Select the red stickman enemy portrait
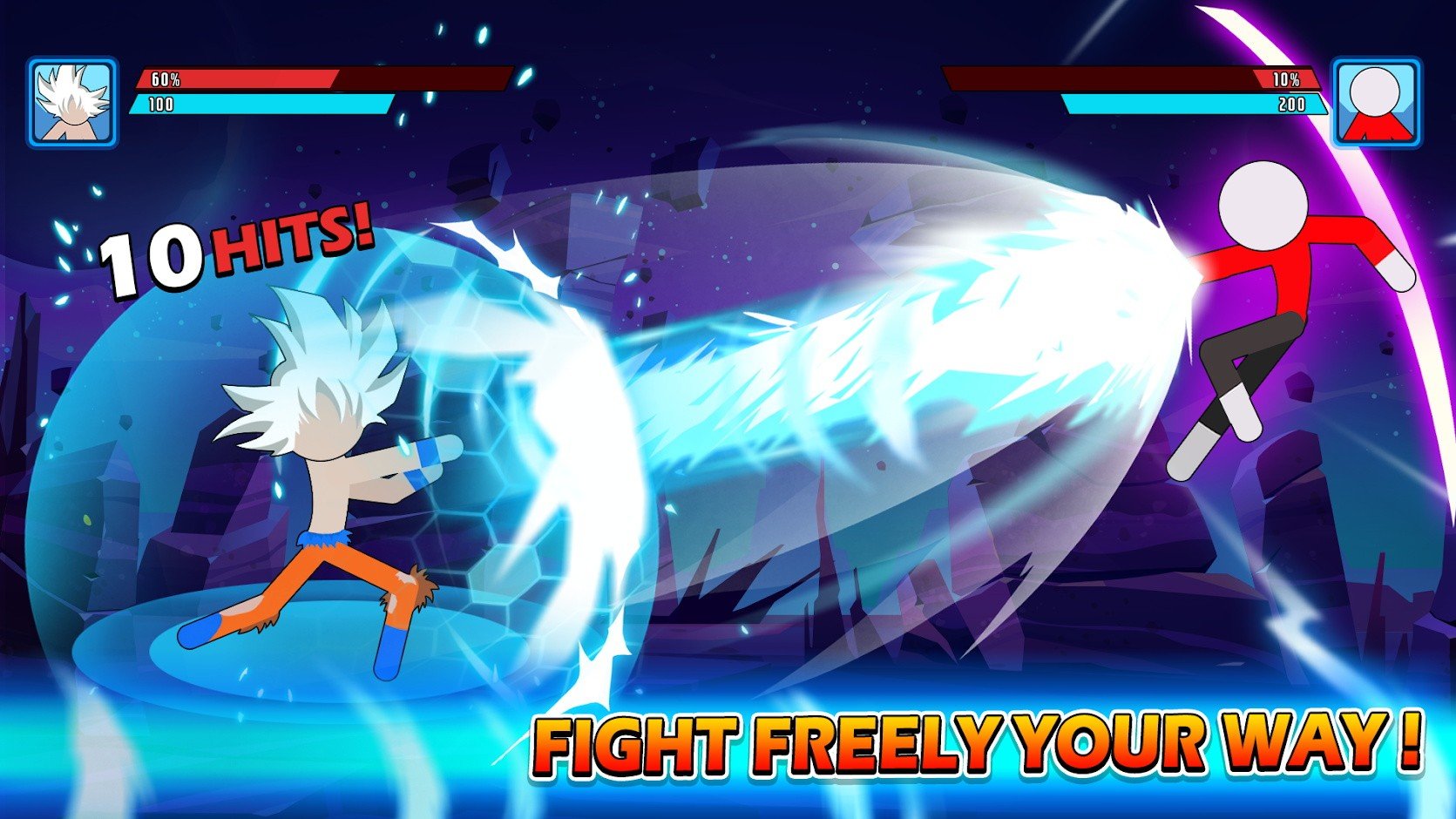 (x=1377, y=103)
